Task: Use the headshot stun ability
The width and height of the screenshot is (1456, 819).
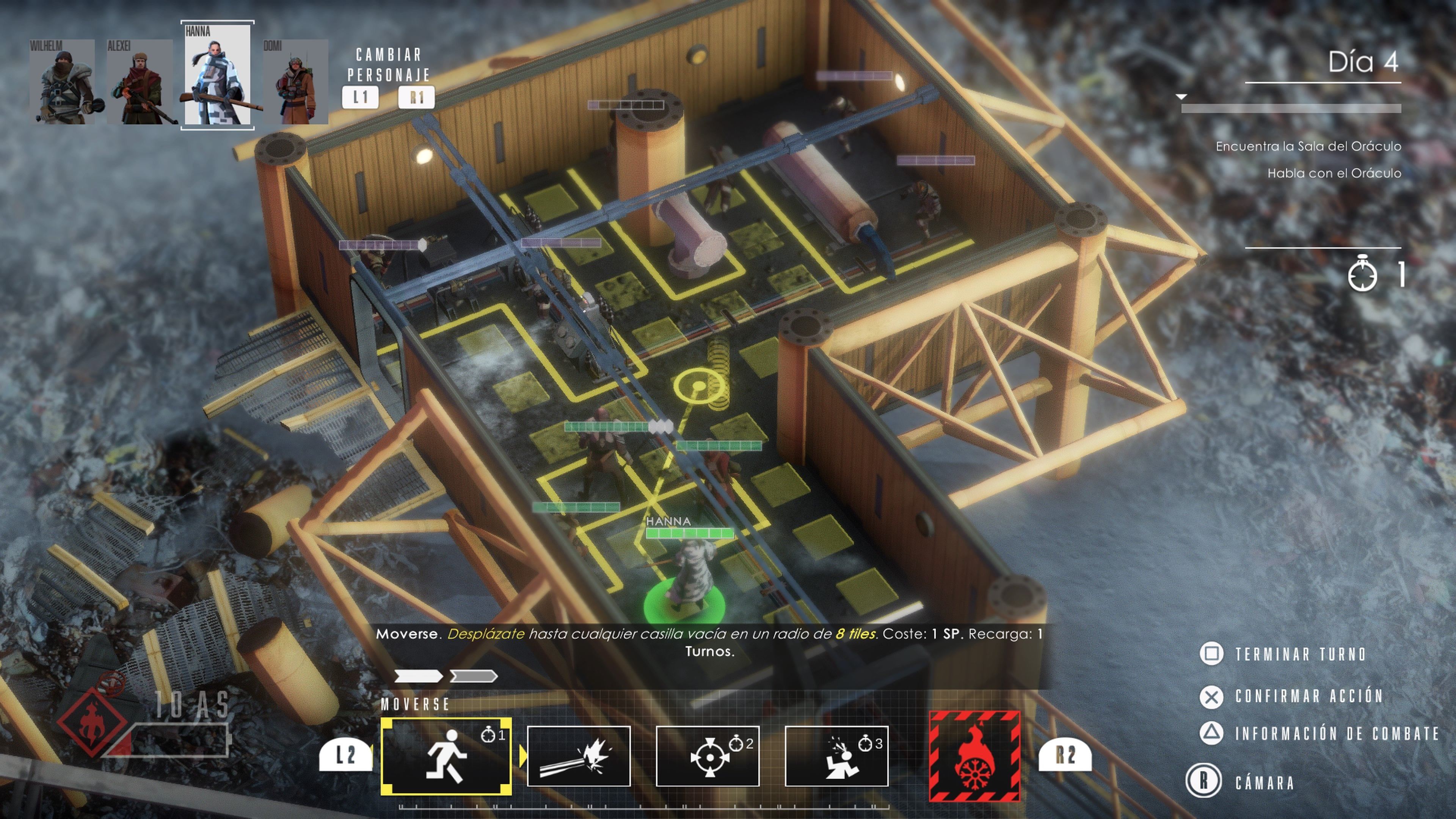Action: click(836, 756)
